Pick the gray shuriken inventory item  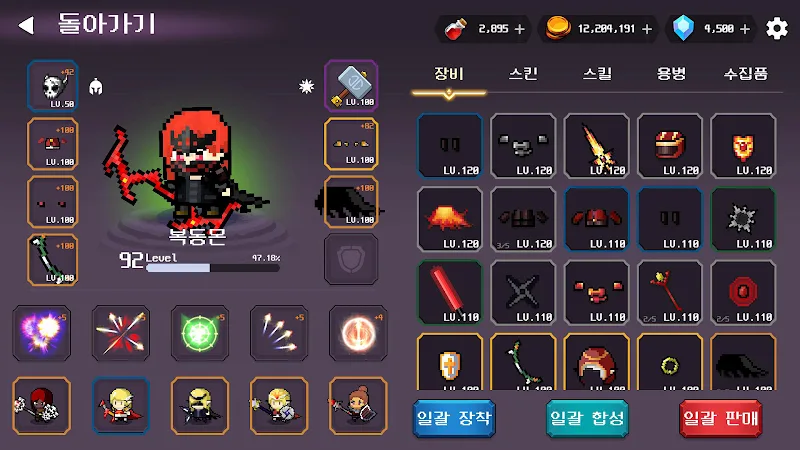(522, 293)
